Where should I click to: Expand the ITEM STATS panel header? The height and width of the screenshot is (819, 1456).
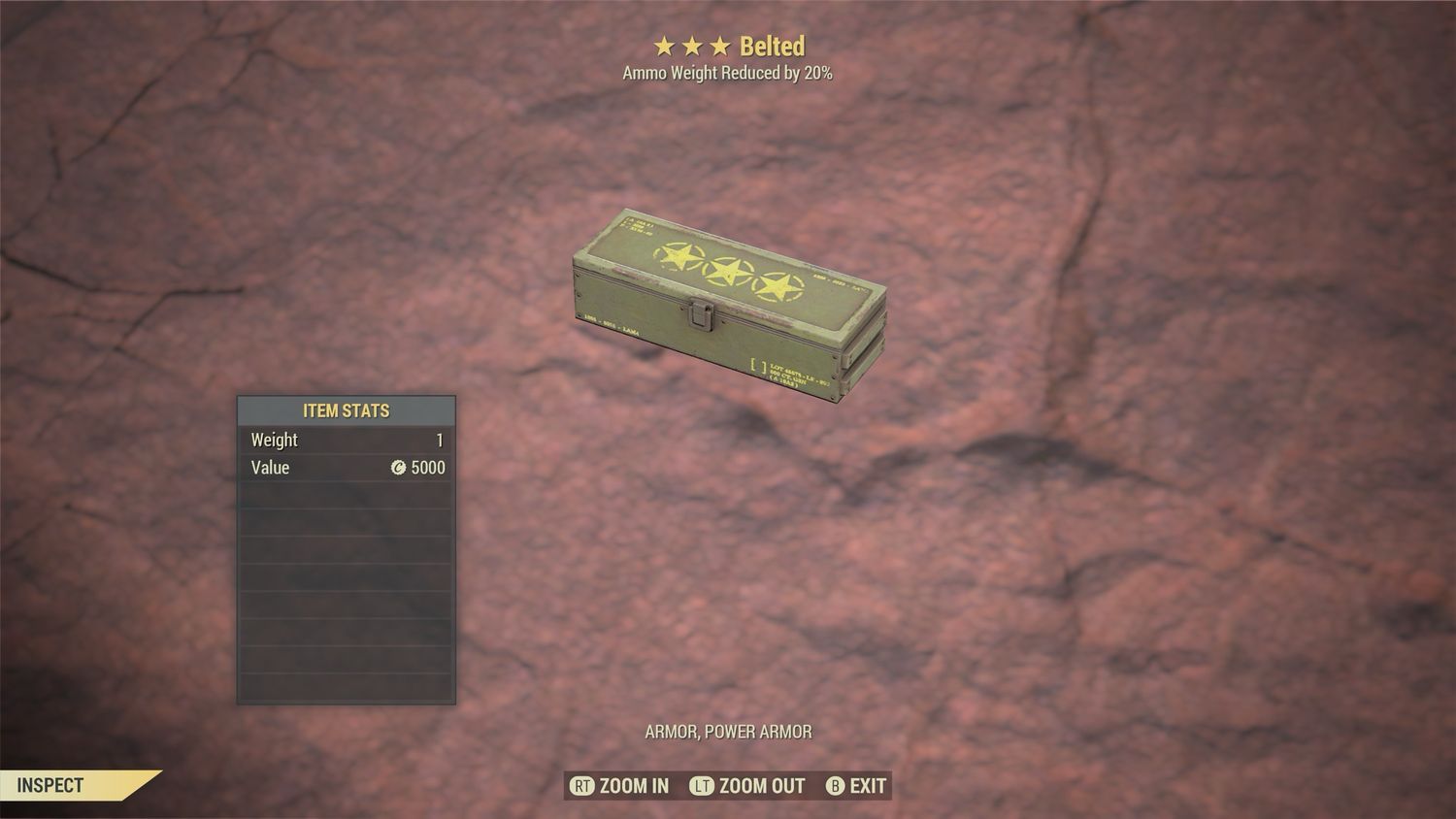click(346, 410)
